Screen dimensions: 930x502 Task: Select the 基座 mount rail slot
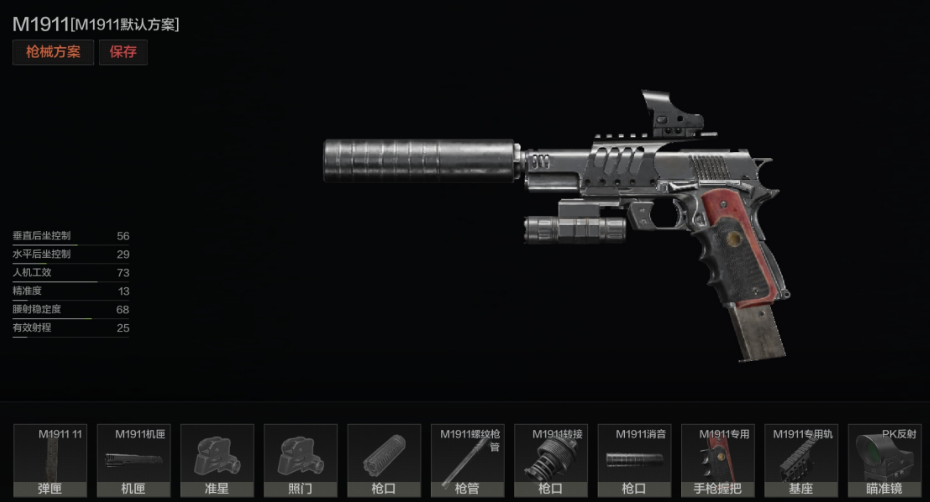pos(802,461)
